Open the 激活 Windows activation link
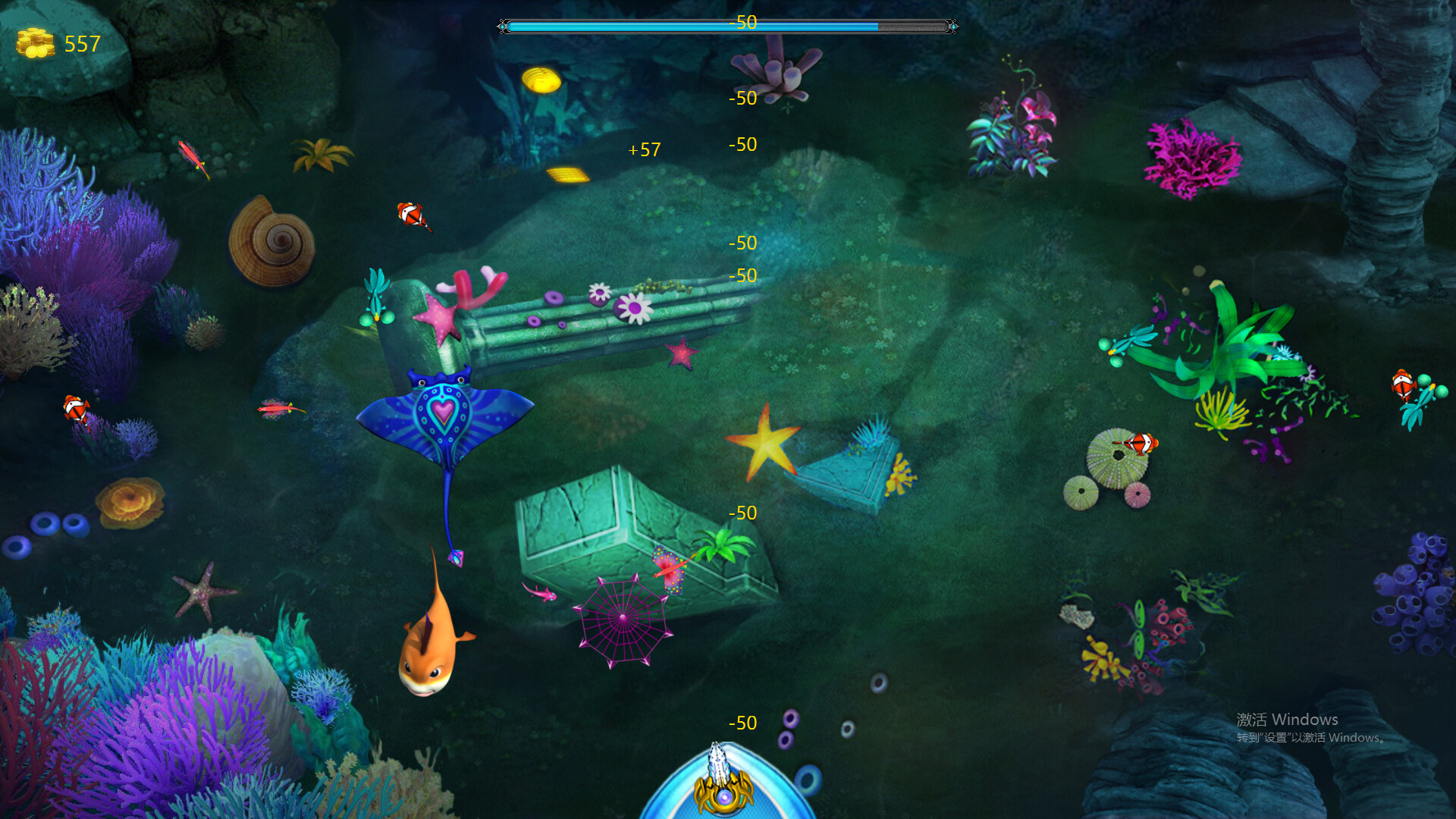This screenshot has height=819, width=1456. coord(1288,719)
